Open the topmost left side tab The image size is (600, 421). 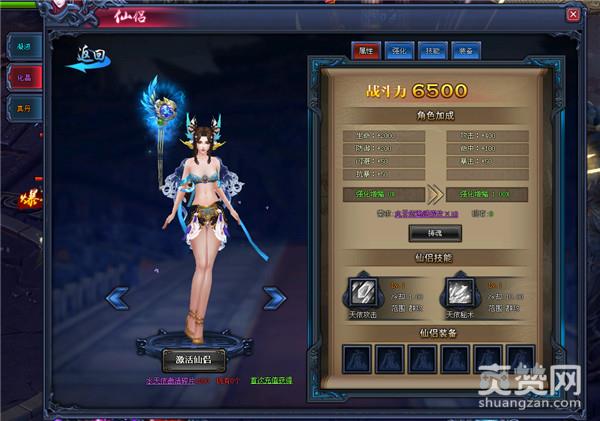coord(22,46)
